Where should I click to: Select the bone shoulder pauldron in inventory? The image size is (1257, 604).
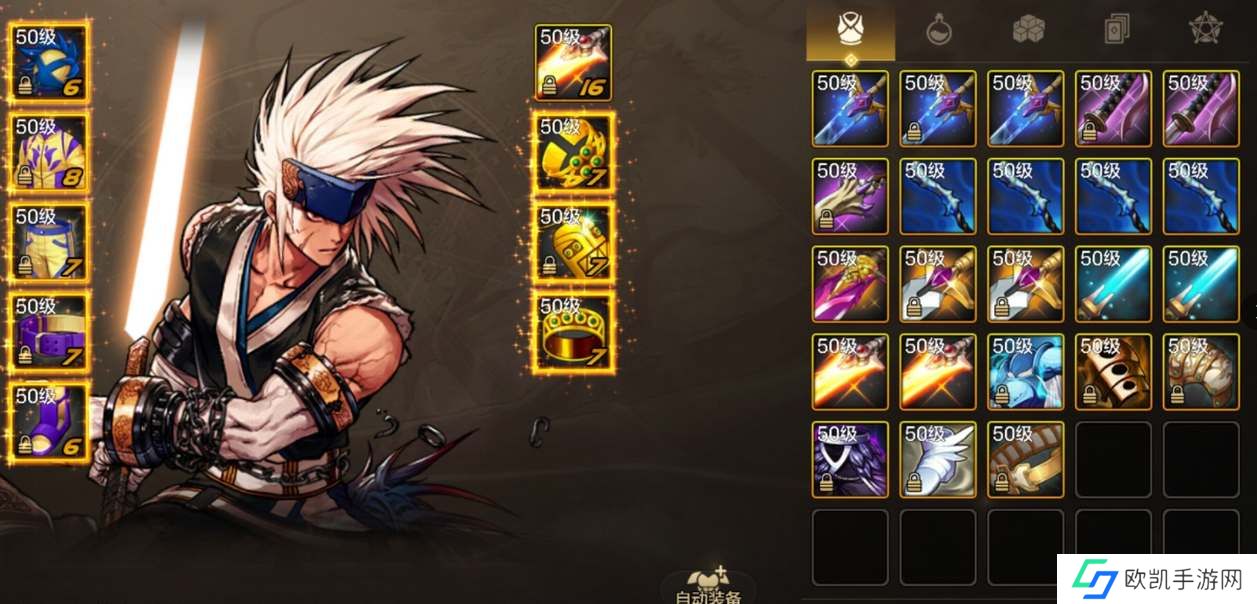point(1201,372)
